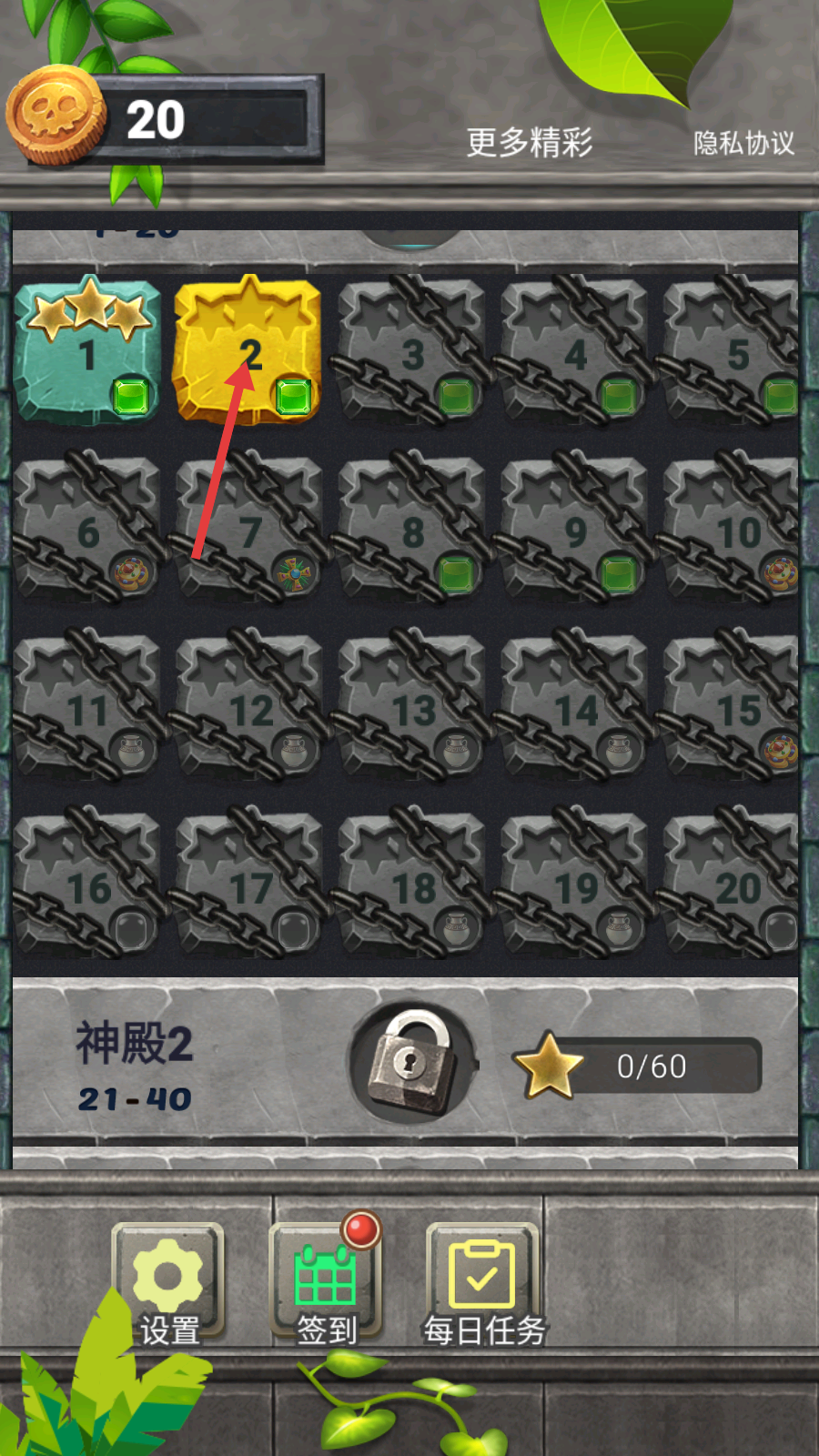Open the 签到 daily check-in calendar
819x1456 pixels.
coord(326,1285)
